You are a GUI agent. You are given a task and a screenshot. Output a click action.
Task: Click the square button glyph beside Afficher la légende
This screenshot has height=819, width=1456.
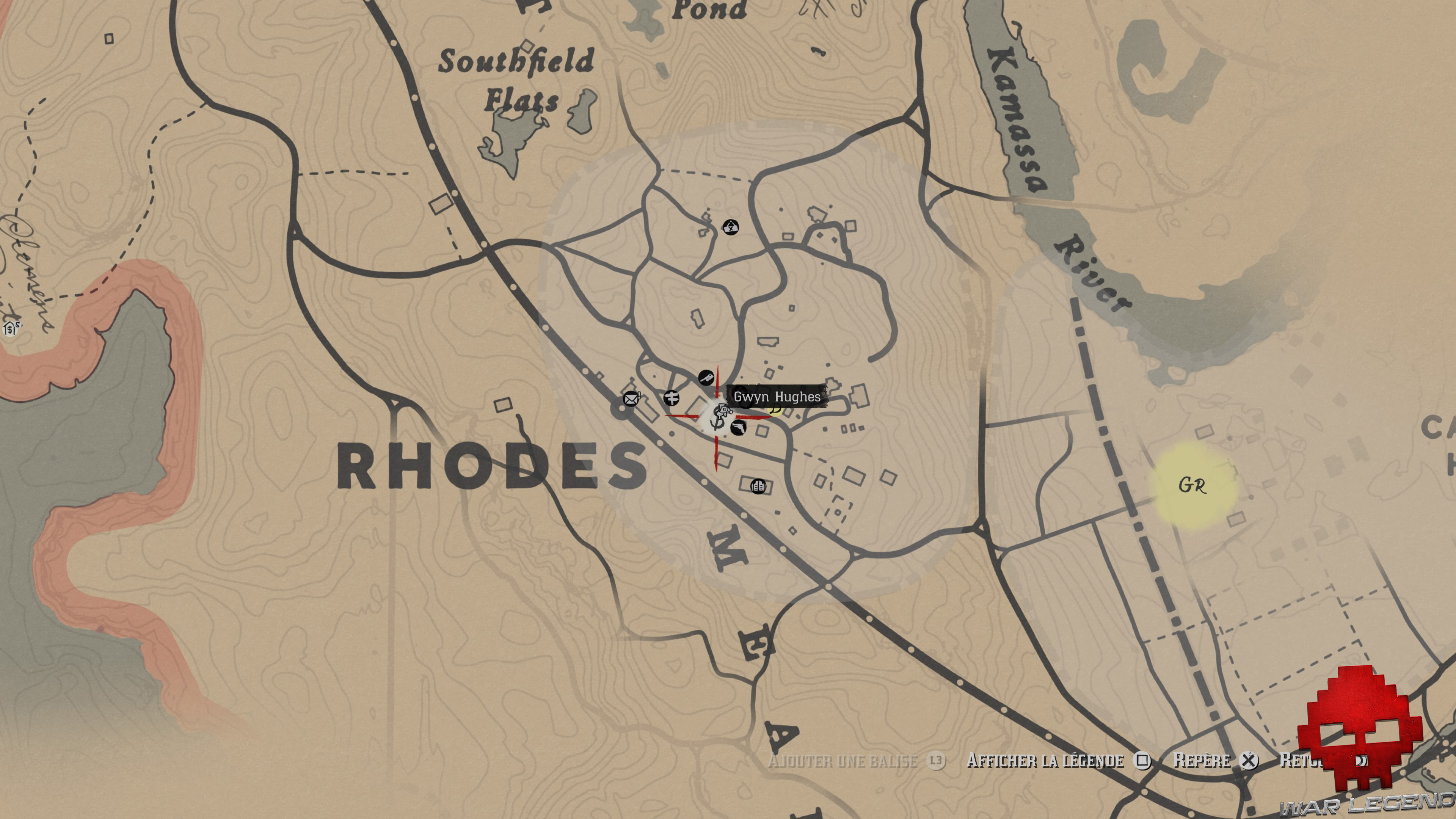point(1142,761)
